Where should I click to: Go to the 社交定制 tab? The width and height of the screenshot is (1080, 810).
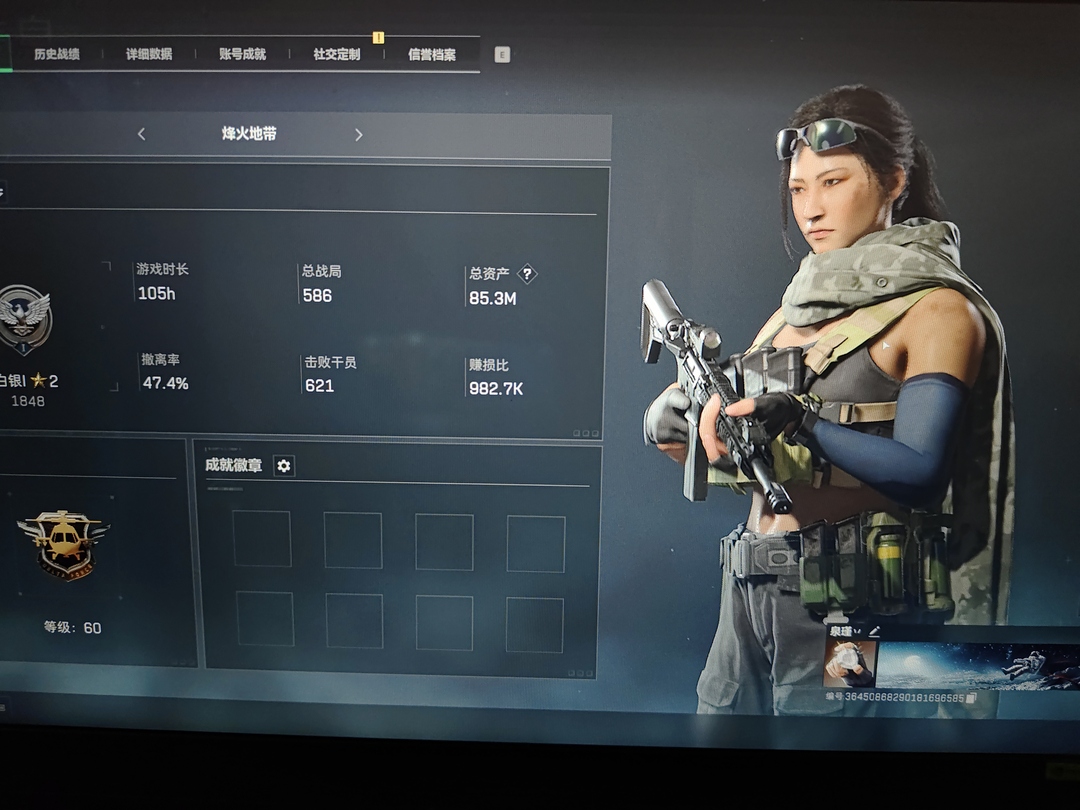pos(336,54)
